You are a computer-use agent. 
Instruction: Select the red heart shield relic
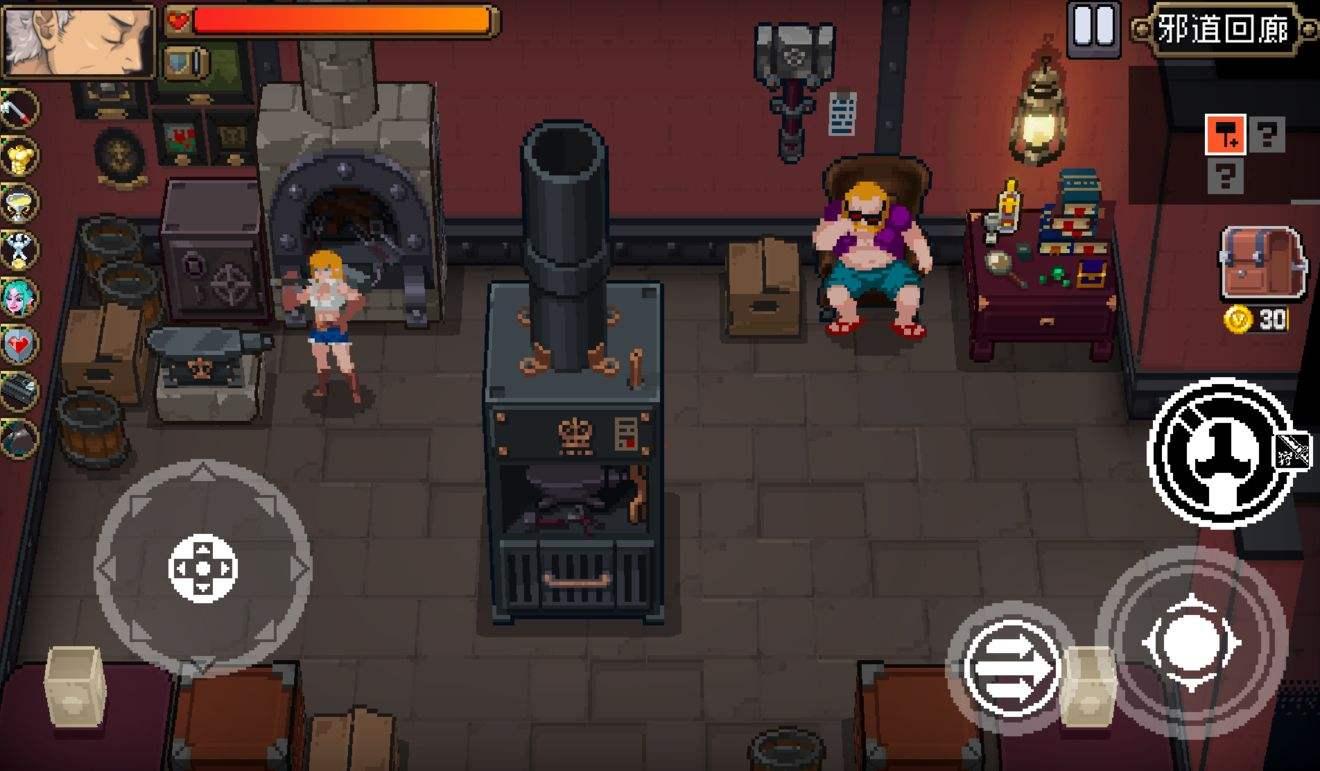[x=19, y=344]
